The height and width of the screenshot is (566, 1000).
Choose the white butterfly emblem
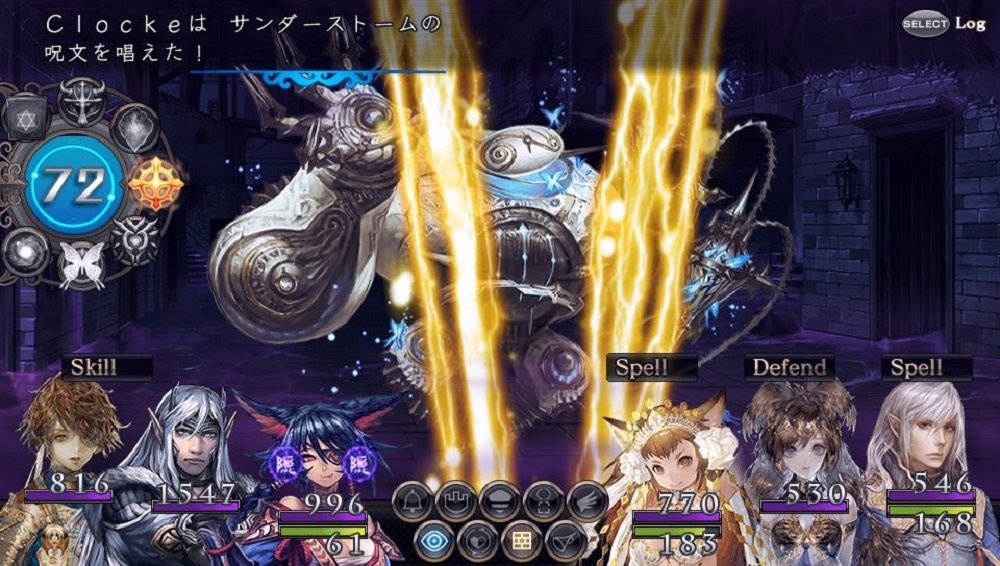pos(82,265)
